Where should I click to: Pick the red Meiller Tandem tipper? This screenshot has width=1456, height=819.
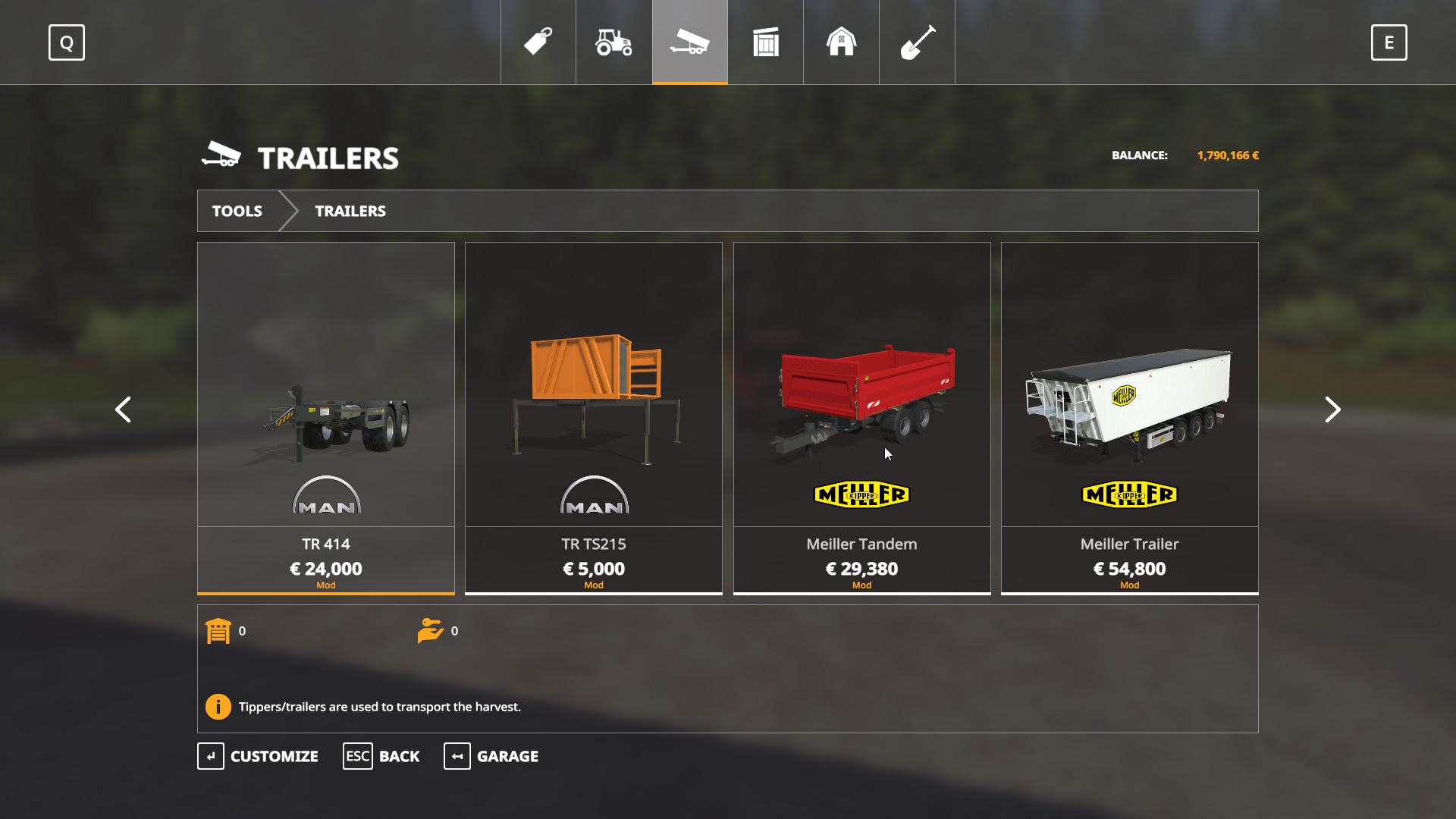tap(862, 417)
